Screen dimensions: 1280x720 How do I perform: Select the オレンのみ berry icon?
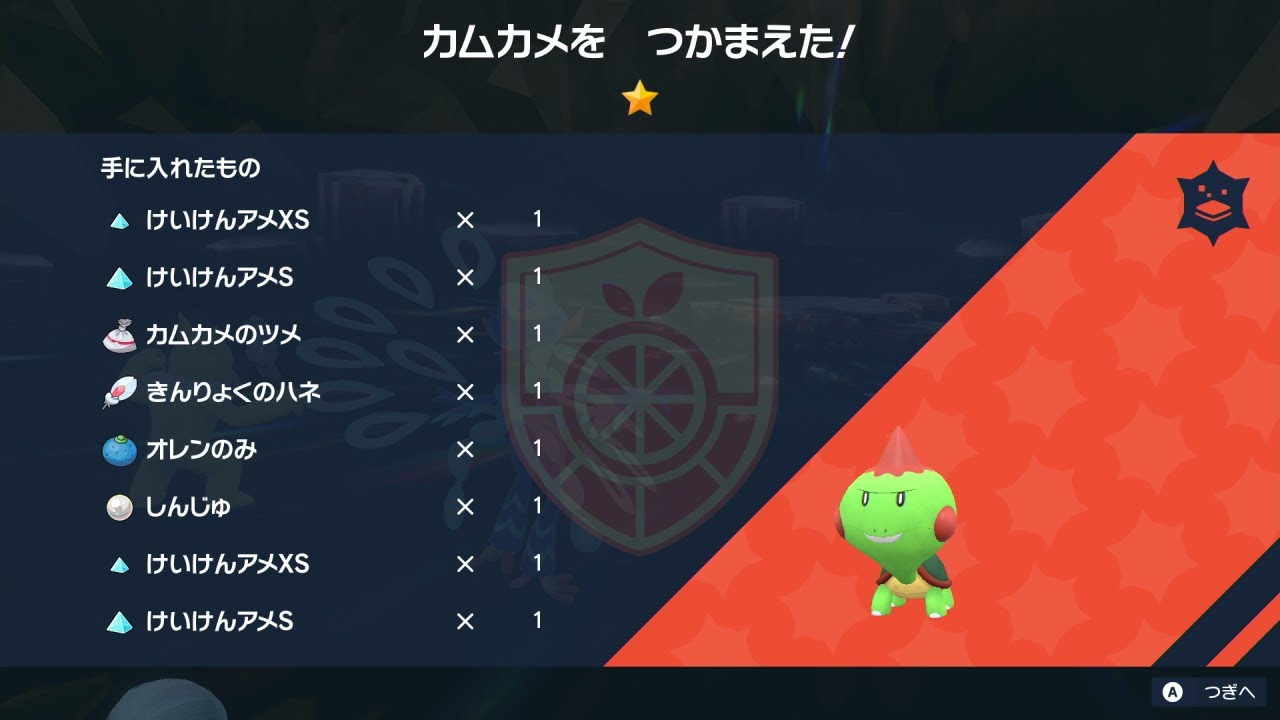(118, 450)
